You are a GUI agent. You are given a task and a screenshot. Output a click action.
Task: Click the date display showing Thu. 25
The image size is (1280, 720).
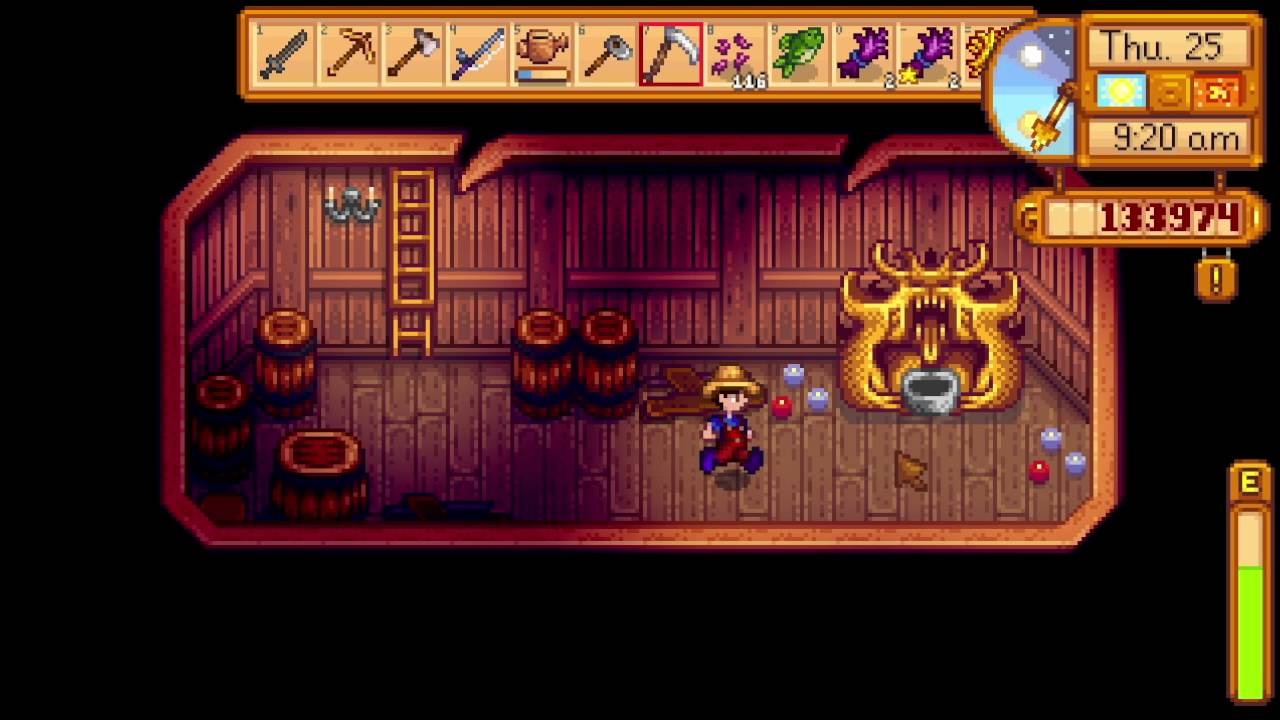tap(1166, 46)
